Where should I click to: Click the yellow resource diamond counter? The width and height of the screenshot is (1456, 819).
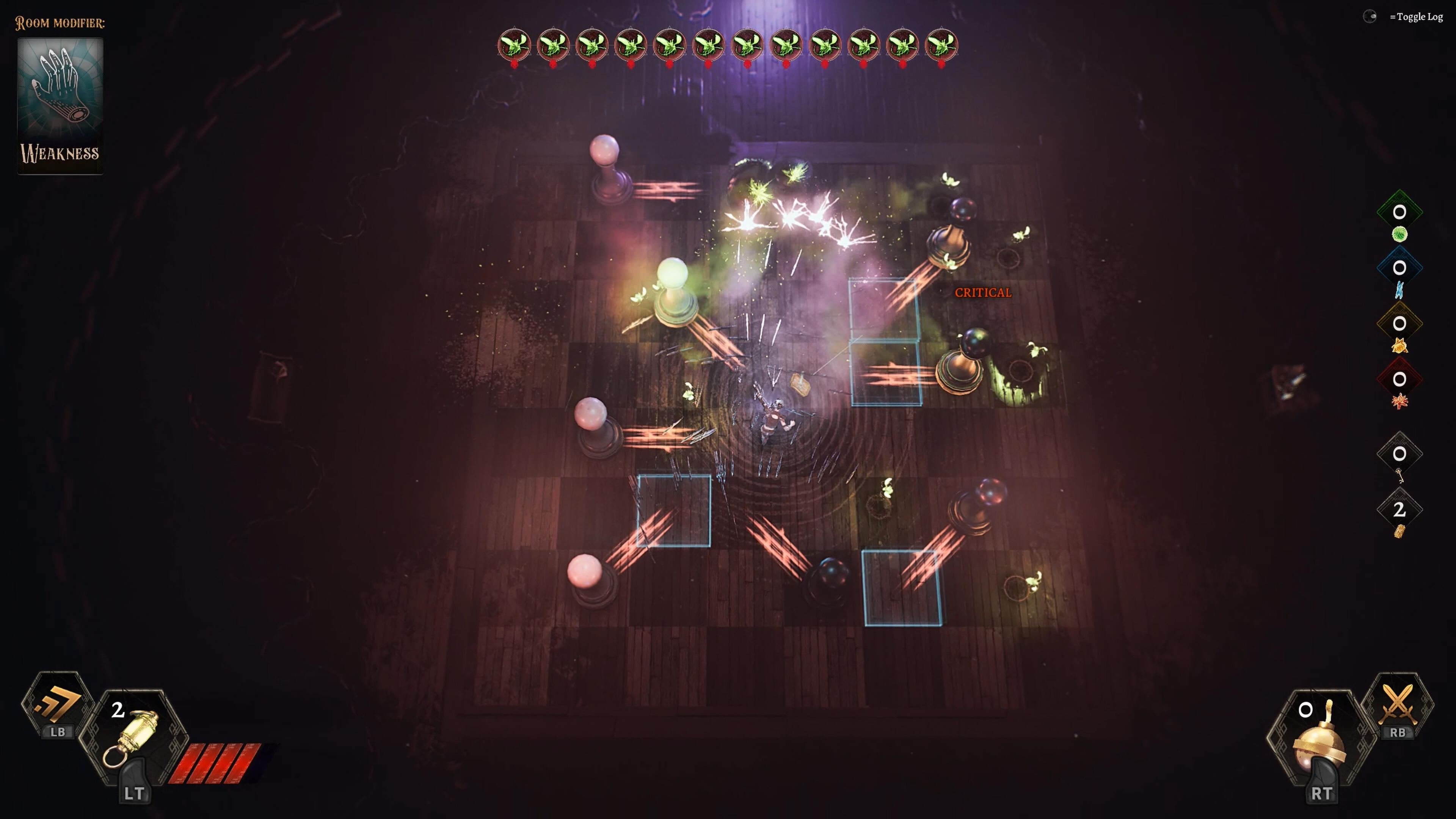tap(1399, 324)
